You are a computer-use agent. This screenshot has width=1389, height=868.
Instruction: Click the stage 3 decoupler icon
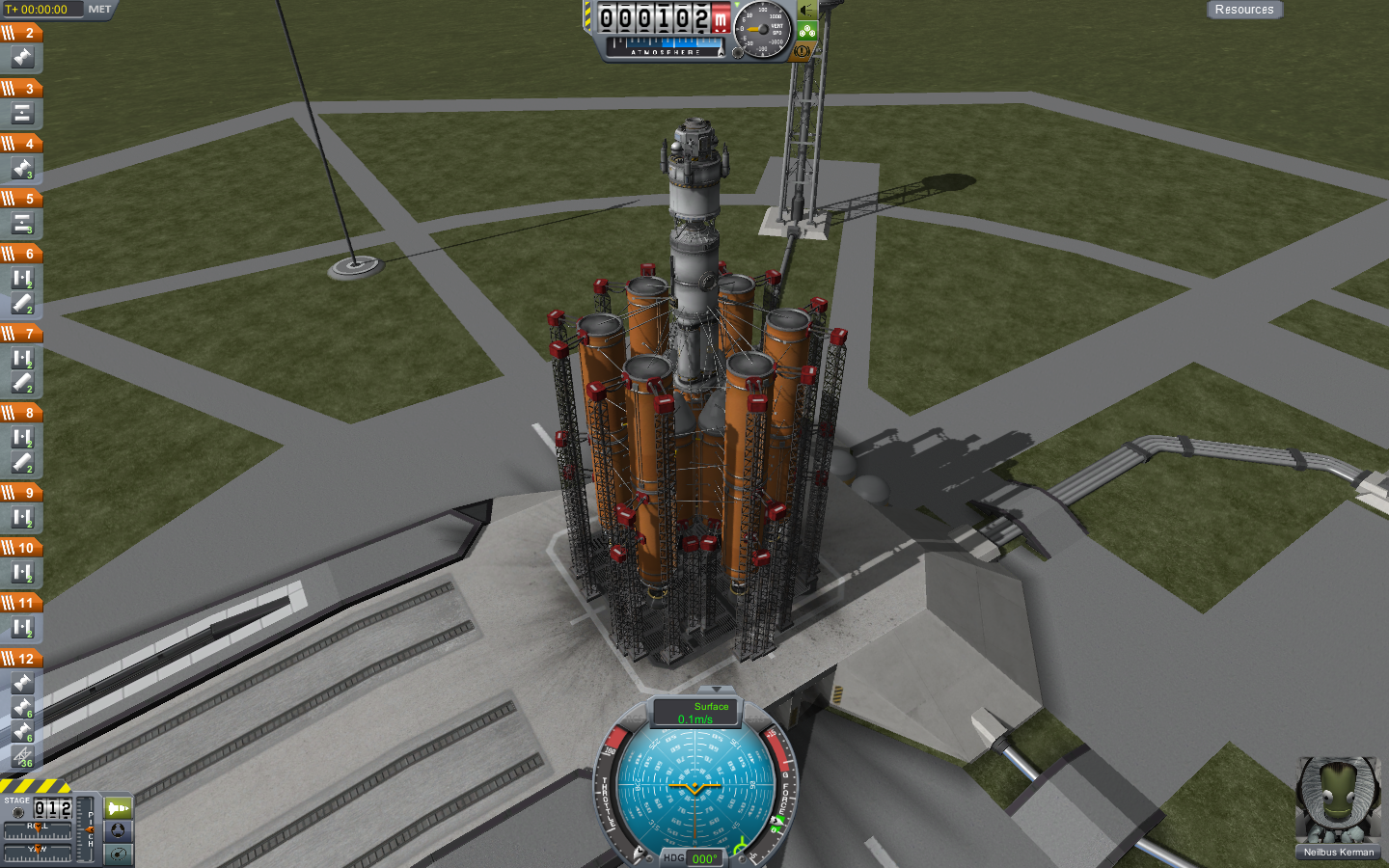click(22, 114)
